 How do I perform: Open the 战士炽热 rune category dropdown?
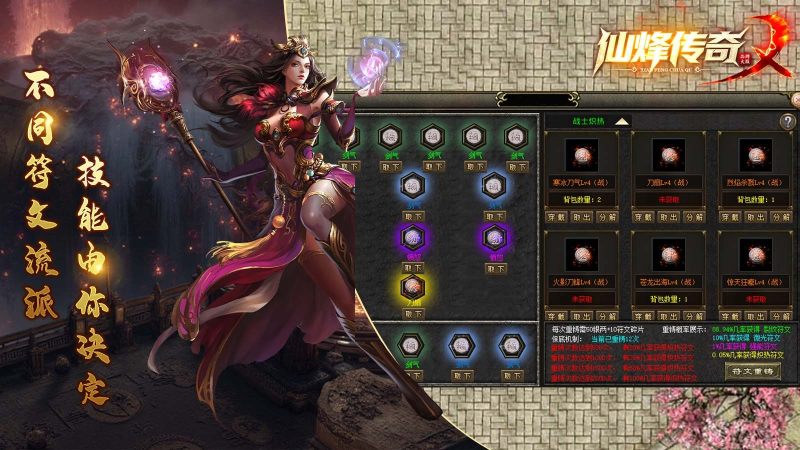[x=621, y=121]
